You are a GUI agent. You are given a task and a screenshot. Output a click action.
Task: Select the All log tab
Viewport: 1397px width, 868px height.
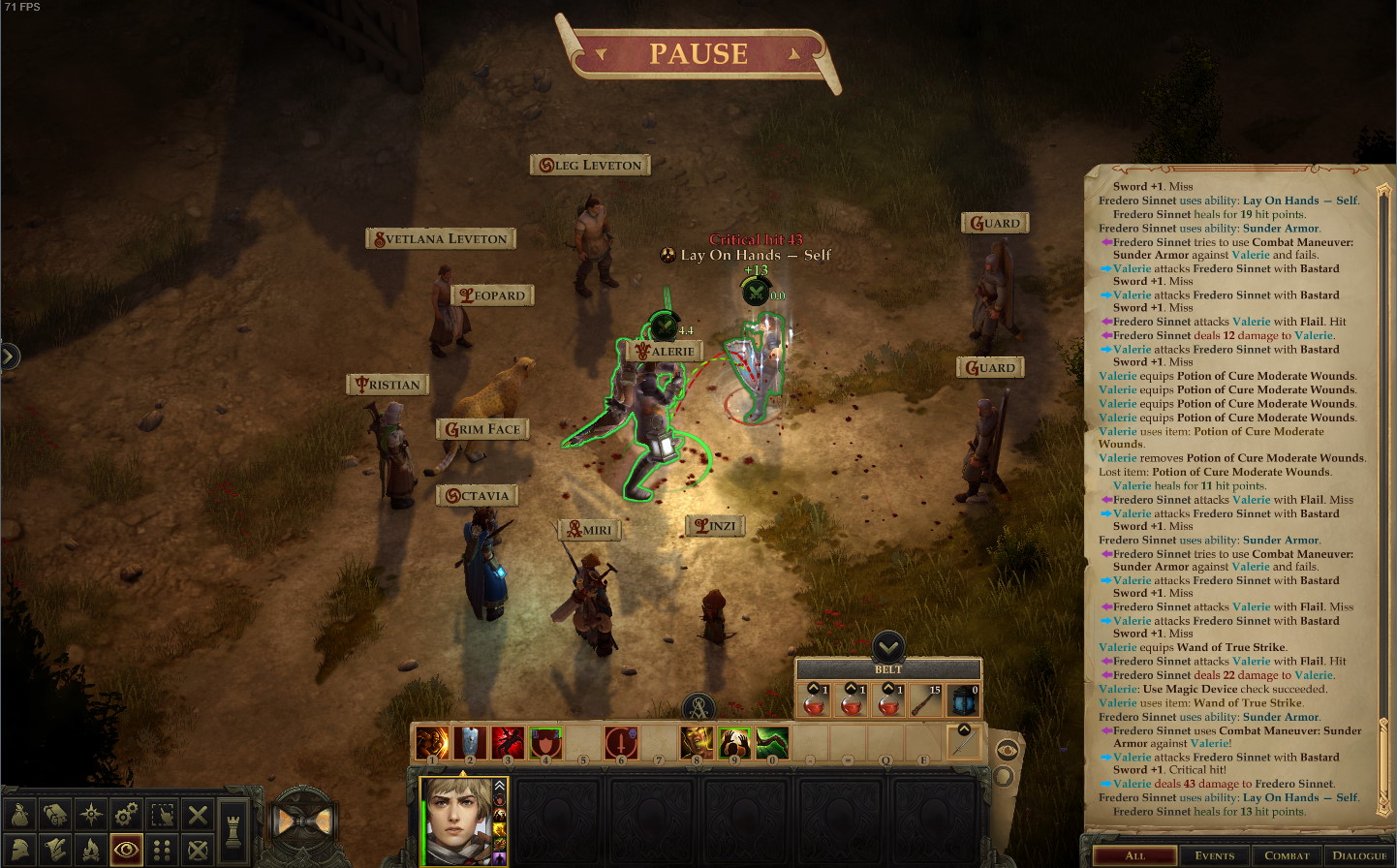coord(1134,855)
